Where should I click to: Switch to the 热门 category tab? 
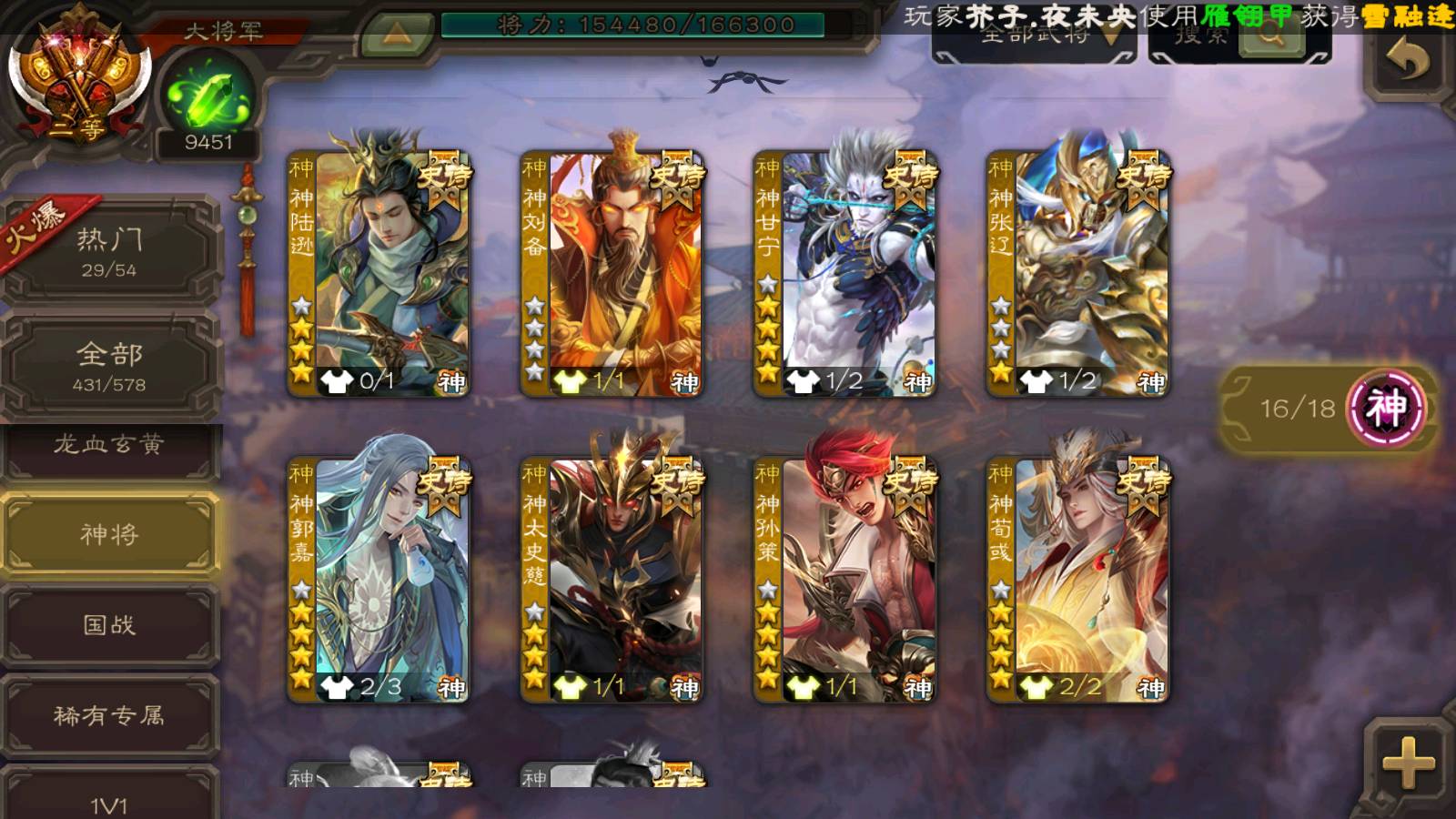pyautogui.click(x=109, y=251)
